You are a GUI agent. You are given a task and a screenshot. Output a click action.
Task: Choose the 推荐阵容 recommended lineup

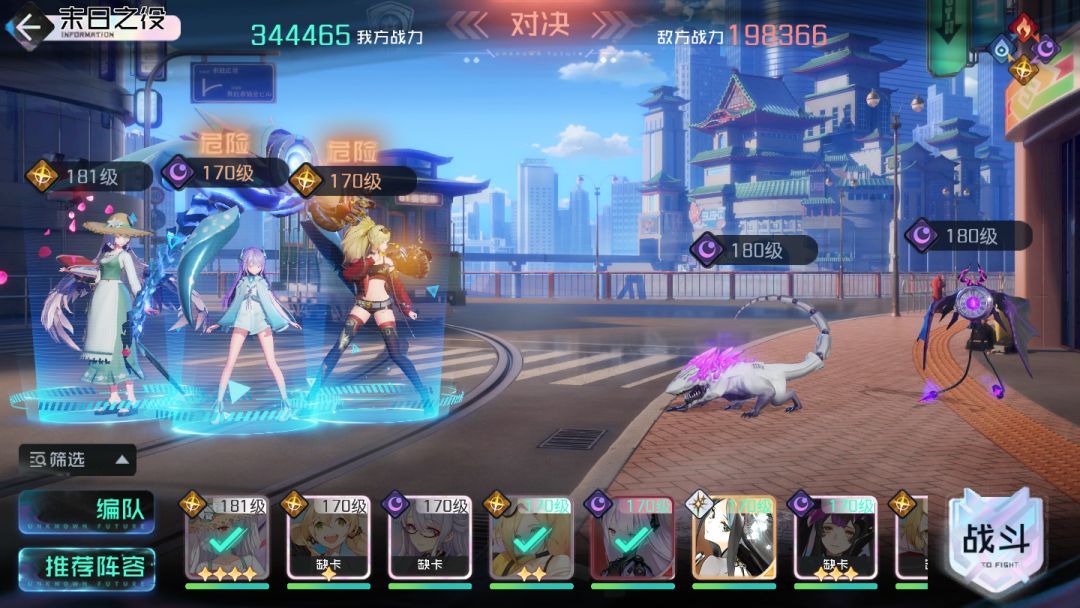[86, 567]
